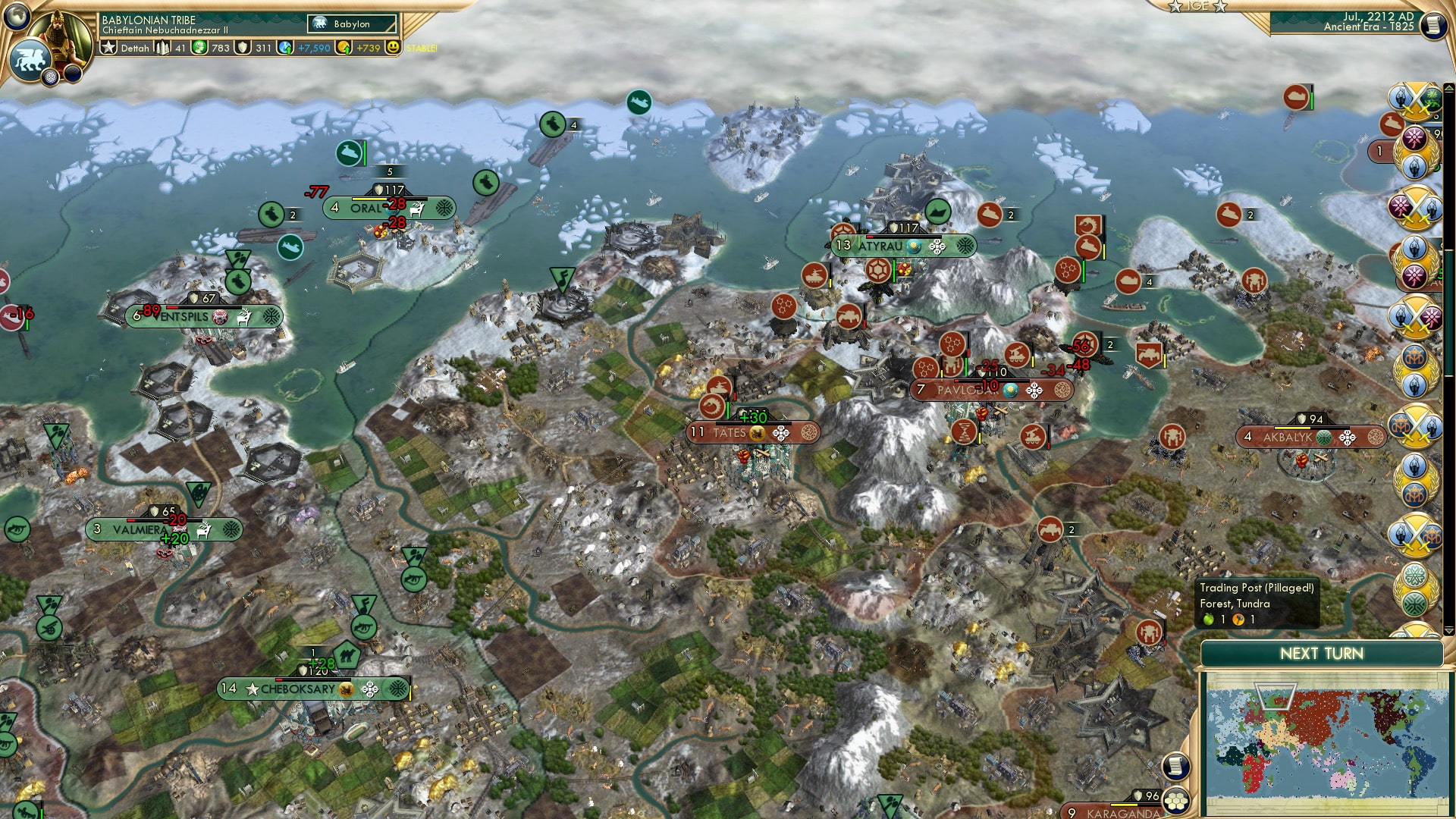The image size is (1456, 819).
Task: Select the star icon beside Dettah
Action: tap(108, 48)
